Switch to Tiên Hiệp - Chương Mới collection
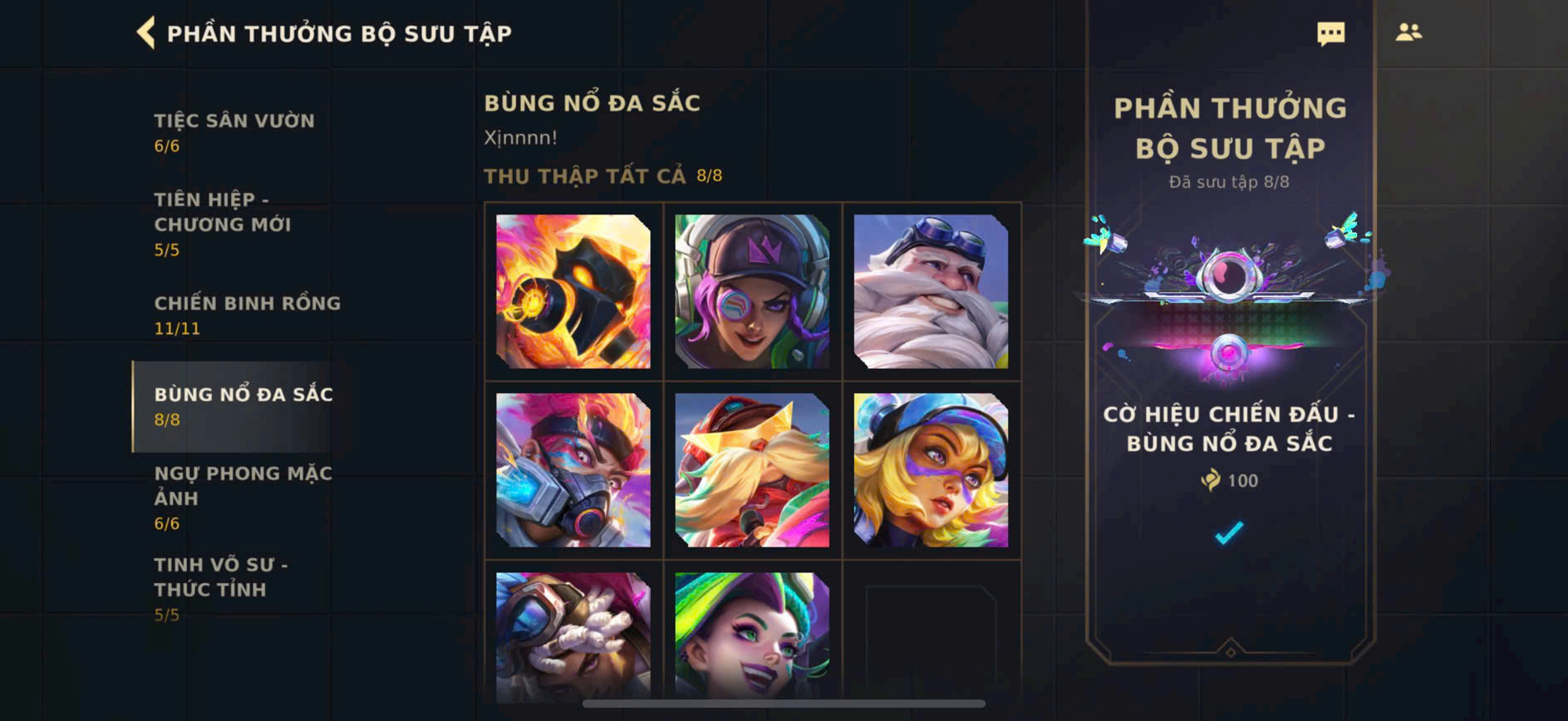Screen dimensions: 1568x721 point(223,223)
